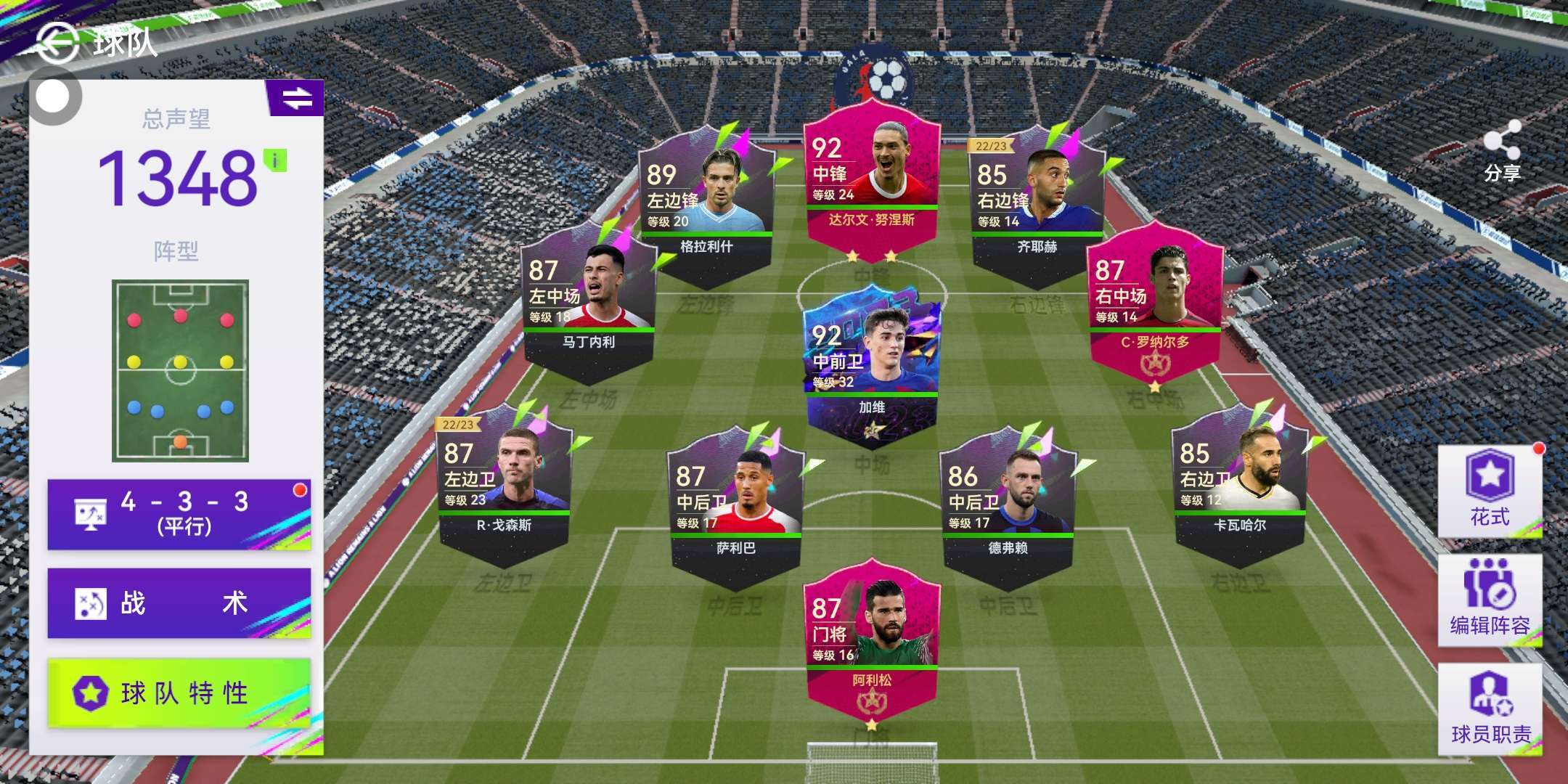The width and height of the screenshot is (1568, 784).
Task: Open 编辑阵容 edit lineup
Action: [x=1490, y=600]
